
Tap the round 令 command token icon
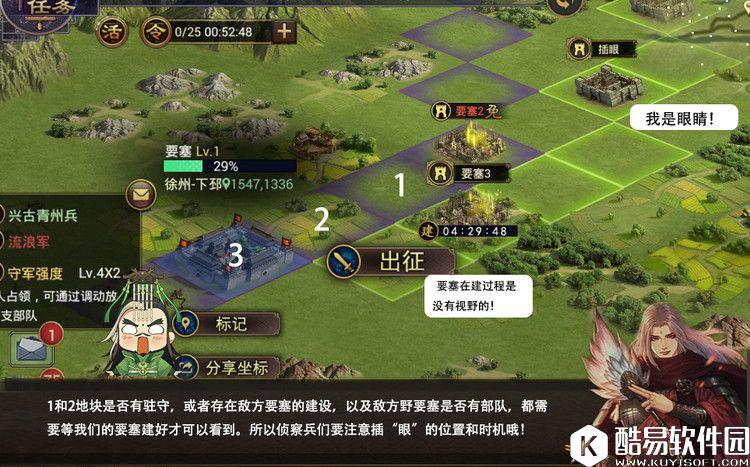[156, 30]
